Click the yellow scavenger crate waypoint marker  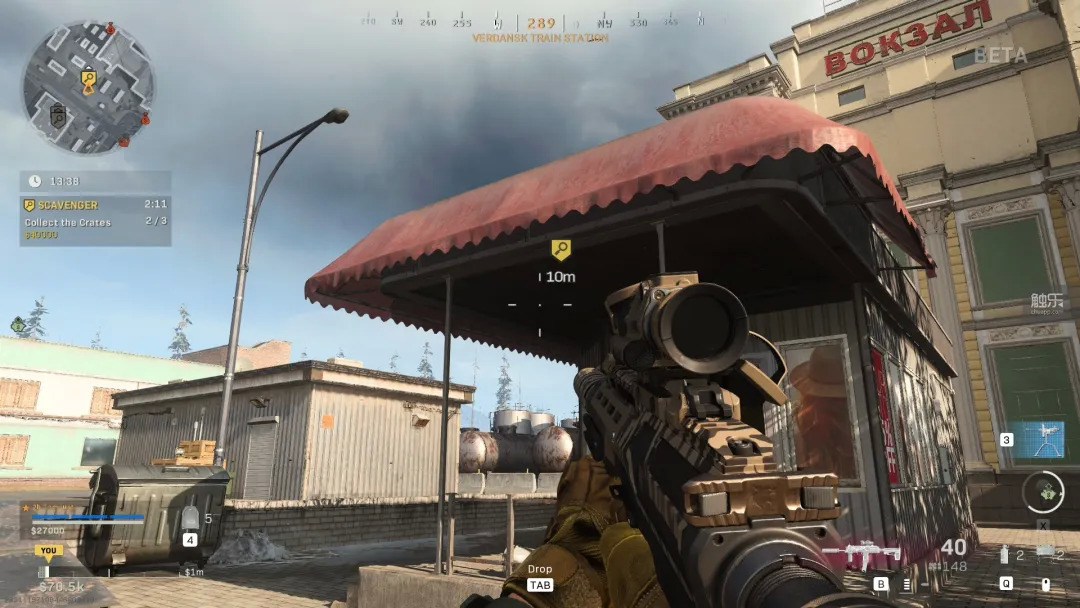pyautogui.click(x=561, y=250)
